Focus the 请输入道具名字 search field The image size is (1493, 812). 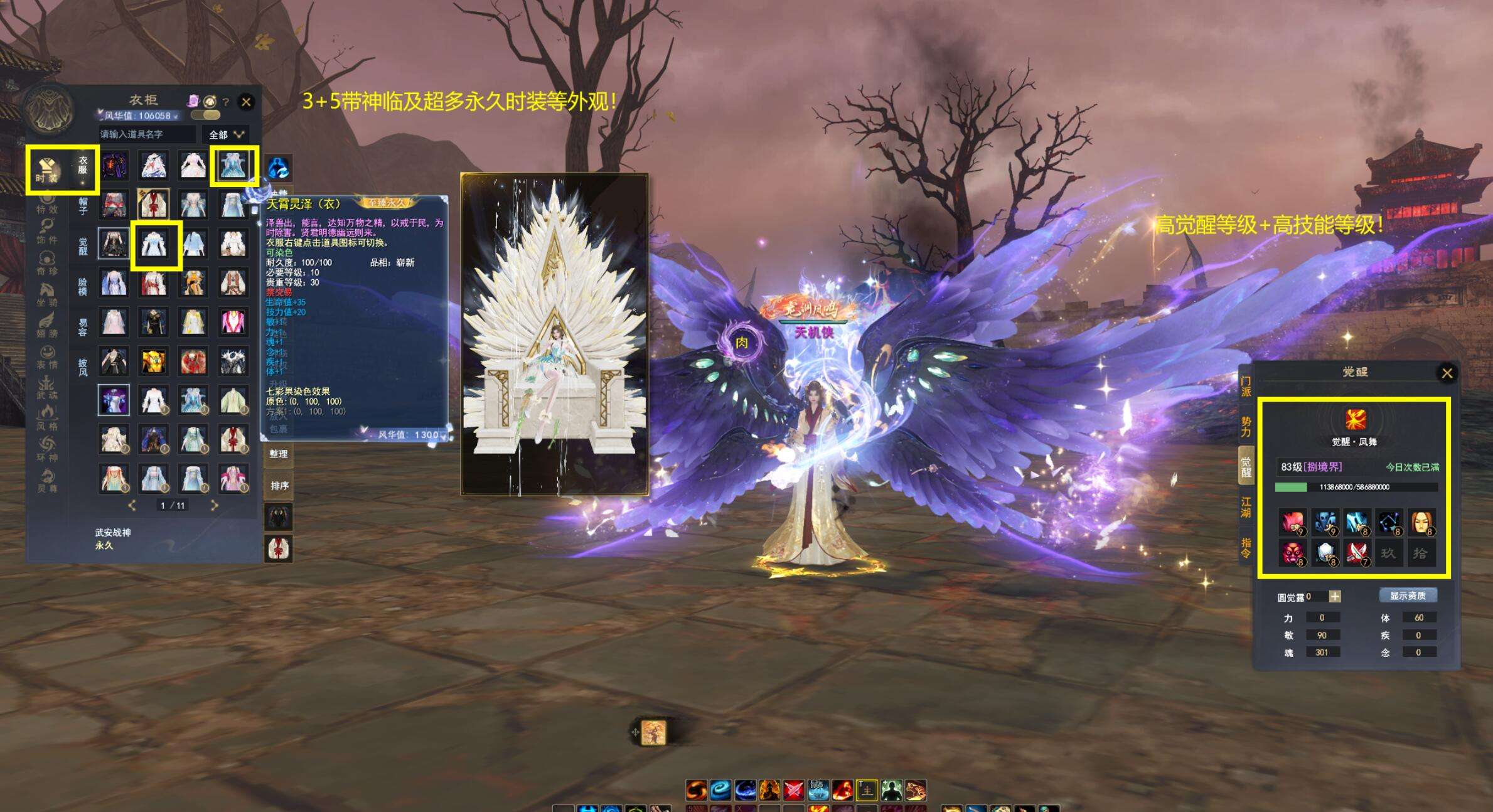147,134
